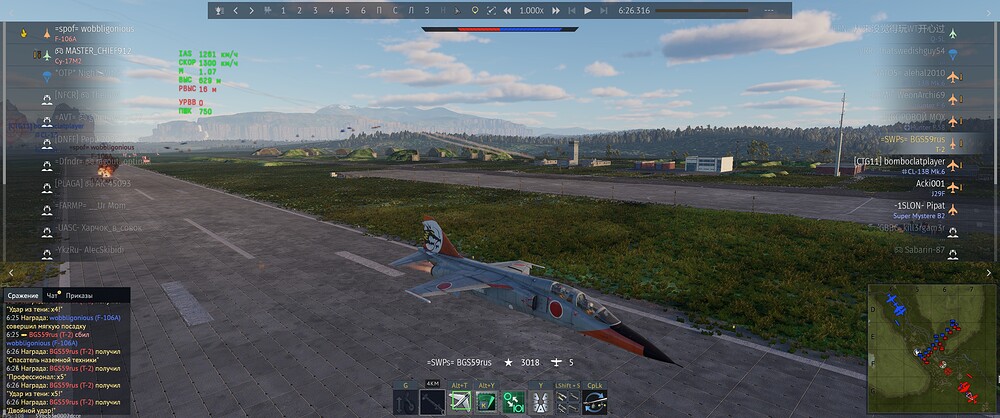Open the Чат tab
The image size is (1000, 418).
[x=52, y=296]
